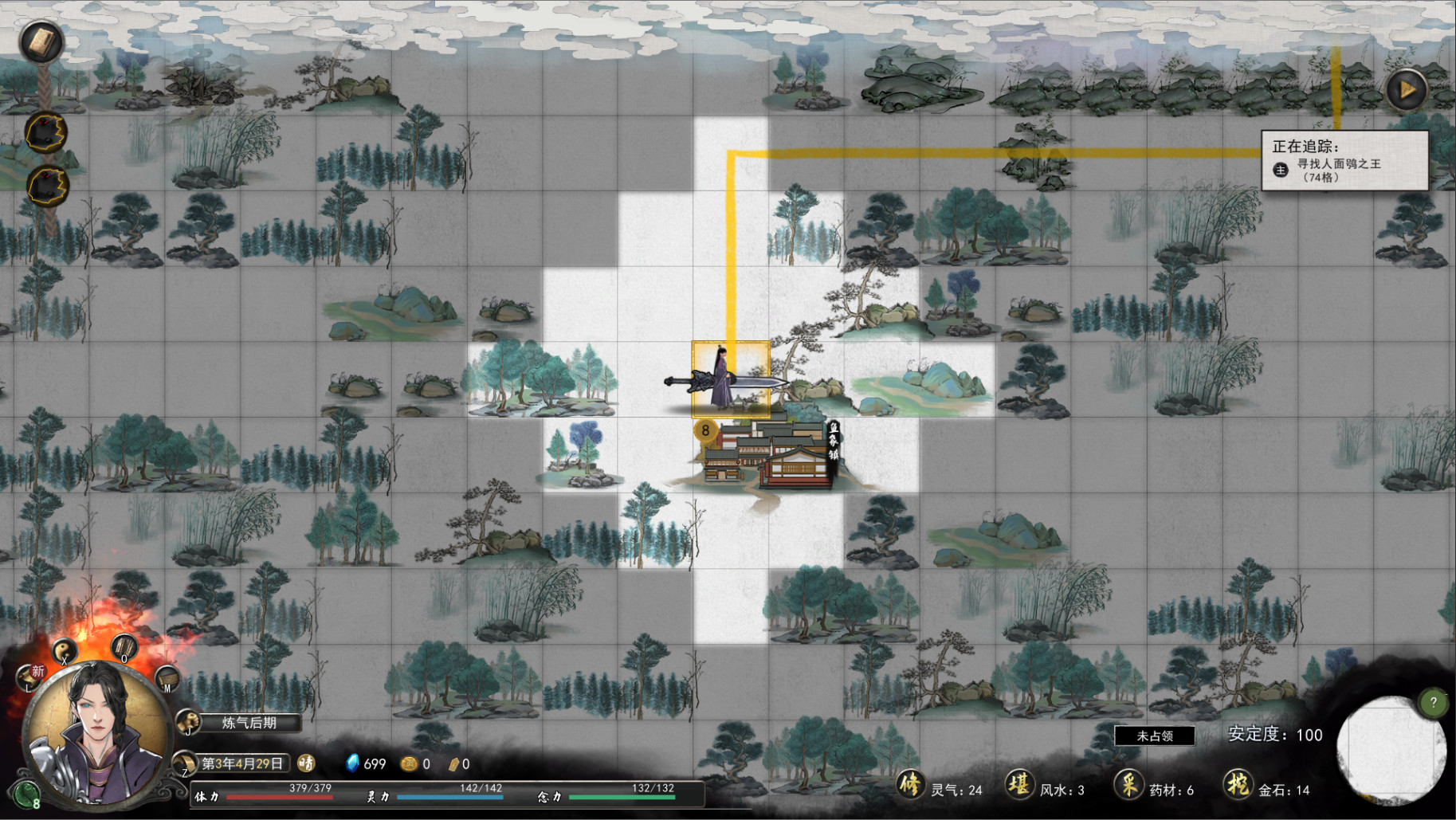Open the fist cultivation icon labeled J
This screenshot has height=820, width=1456.
(x=189, y=722)
